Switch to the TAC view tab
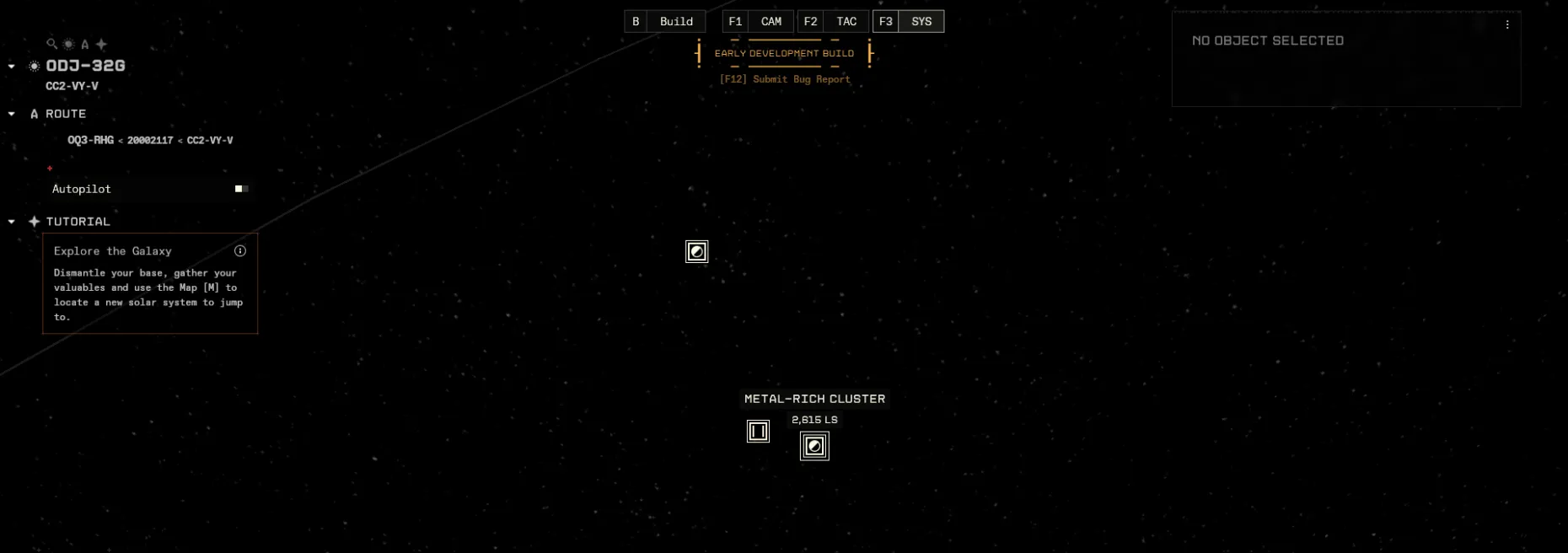This screenshot has height=553, width=1568. 846,22
